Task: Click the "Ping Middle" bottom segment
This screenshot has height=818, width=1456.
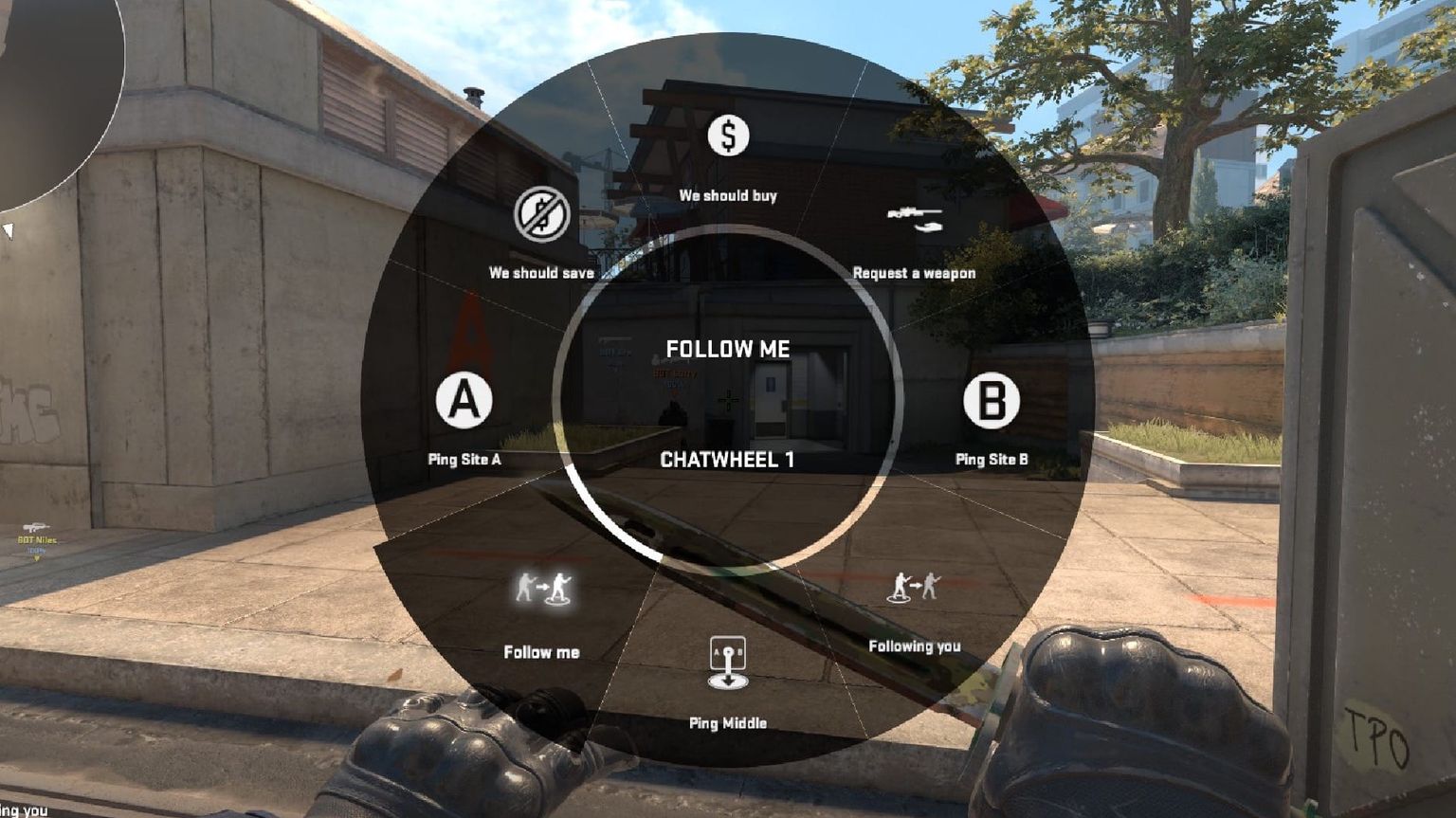Action: click(727, 692)
